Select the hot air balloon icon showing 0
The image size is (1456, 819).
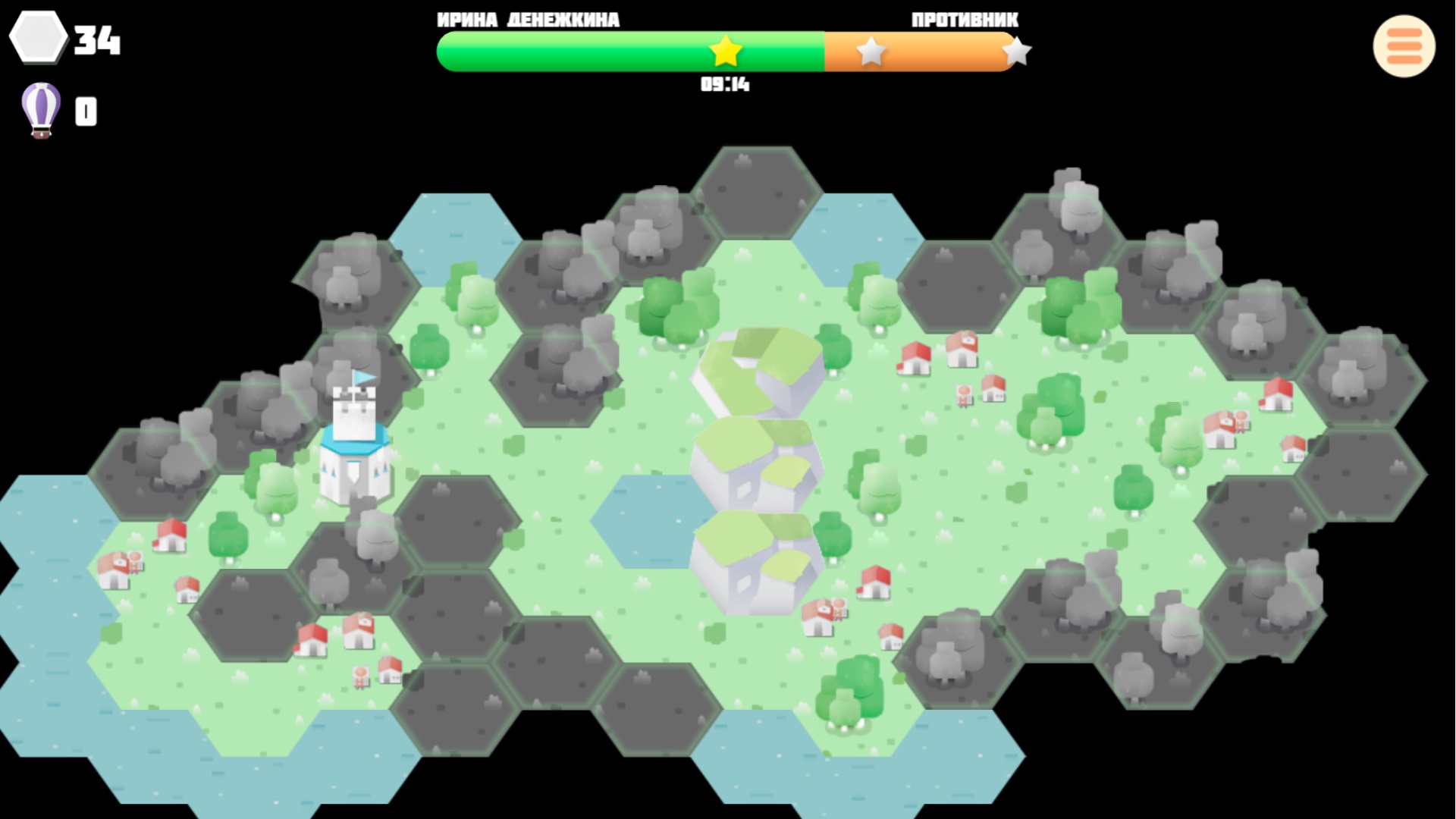click(x=39, y=110)
